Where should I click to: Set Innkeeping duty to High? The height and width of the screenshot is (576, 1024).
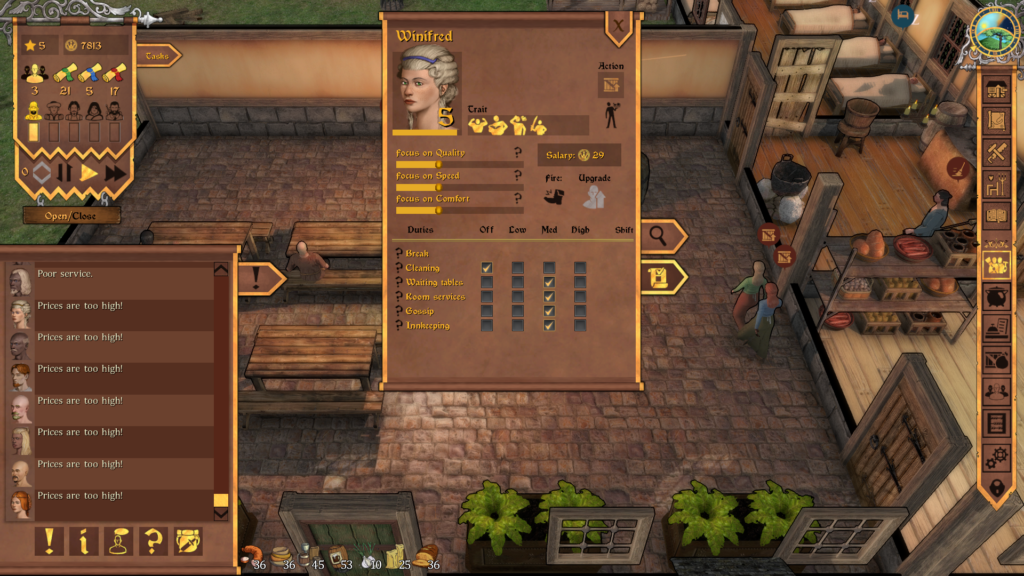pyautogui.click(x=580, y=325)
